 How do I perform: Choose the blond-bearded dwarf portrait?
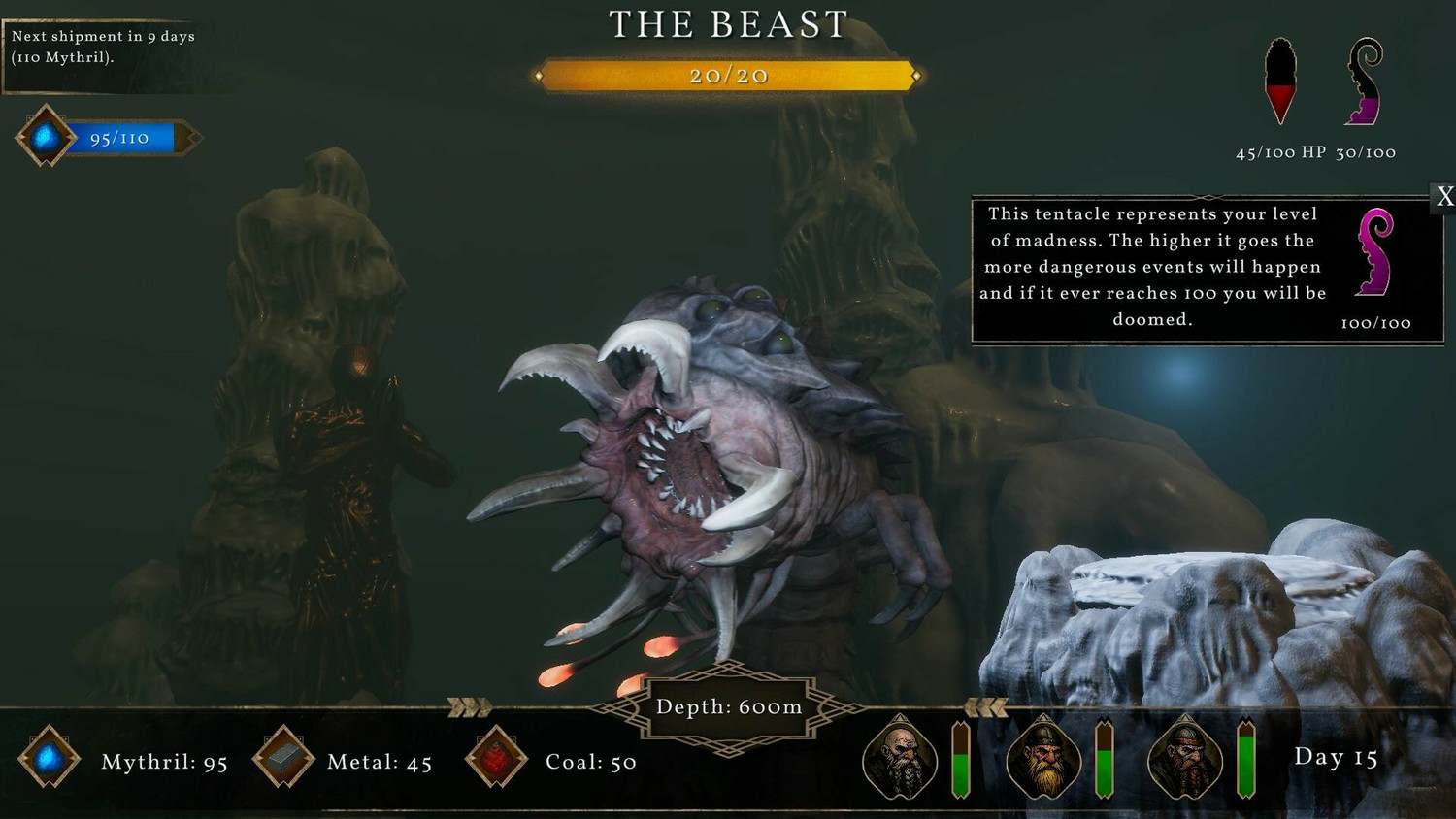[1043, 760]
